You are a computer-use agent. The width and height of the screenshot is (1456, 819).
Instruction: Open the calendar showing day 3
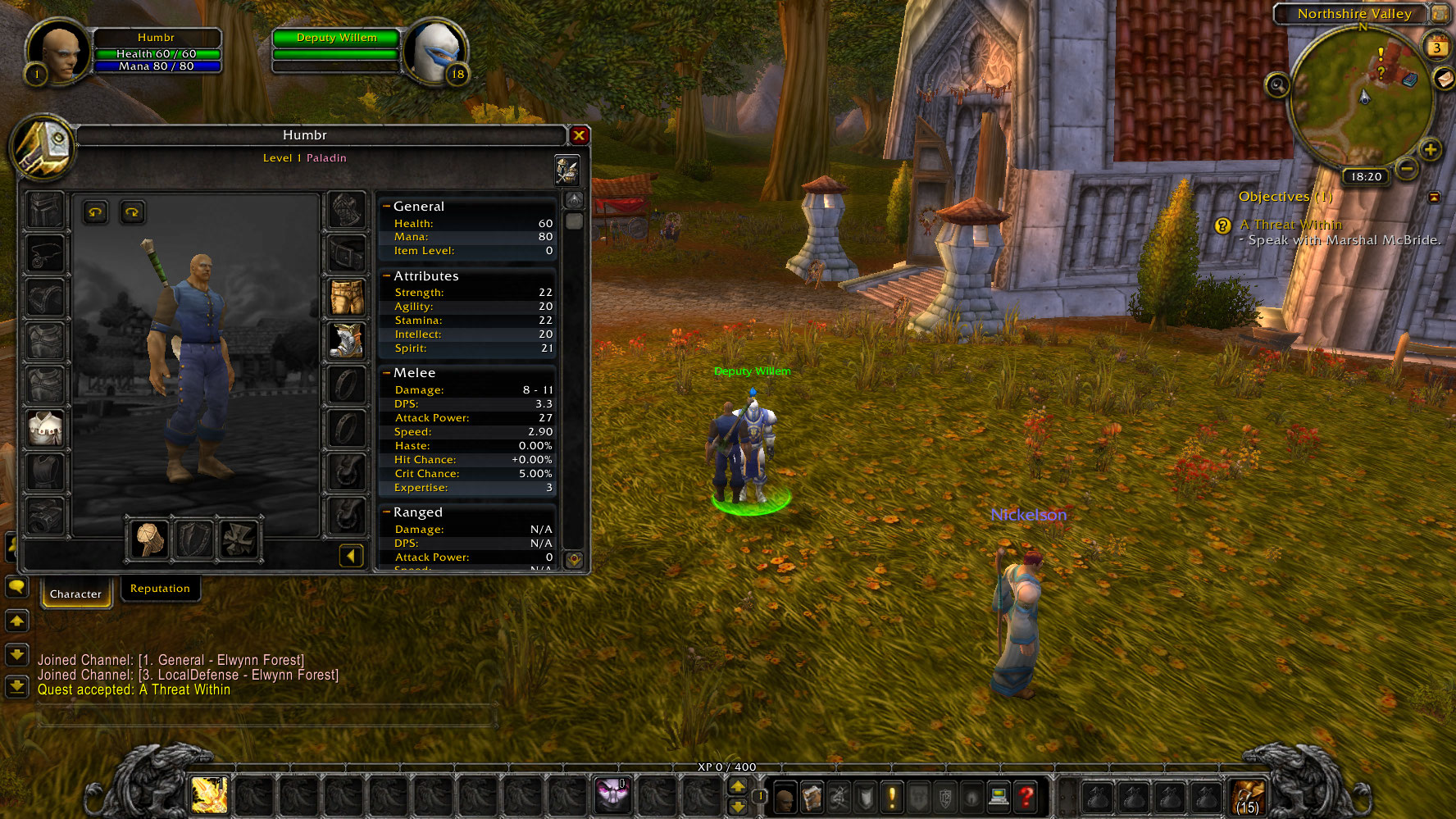click(1436, 47)
